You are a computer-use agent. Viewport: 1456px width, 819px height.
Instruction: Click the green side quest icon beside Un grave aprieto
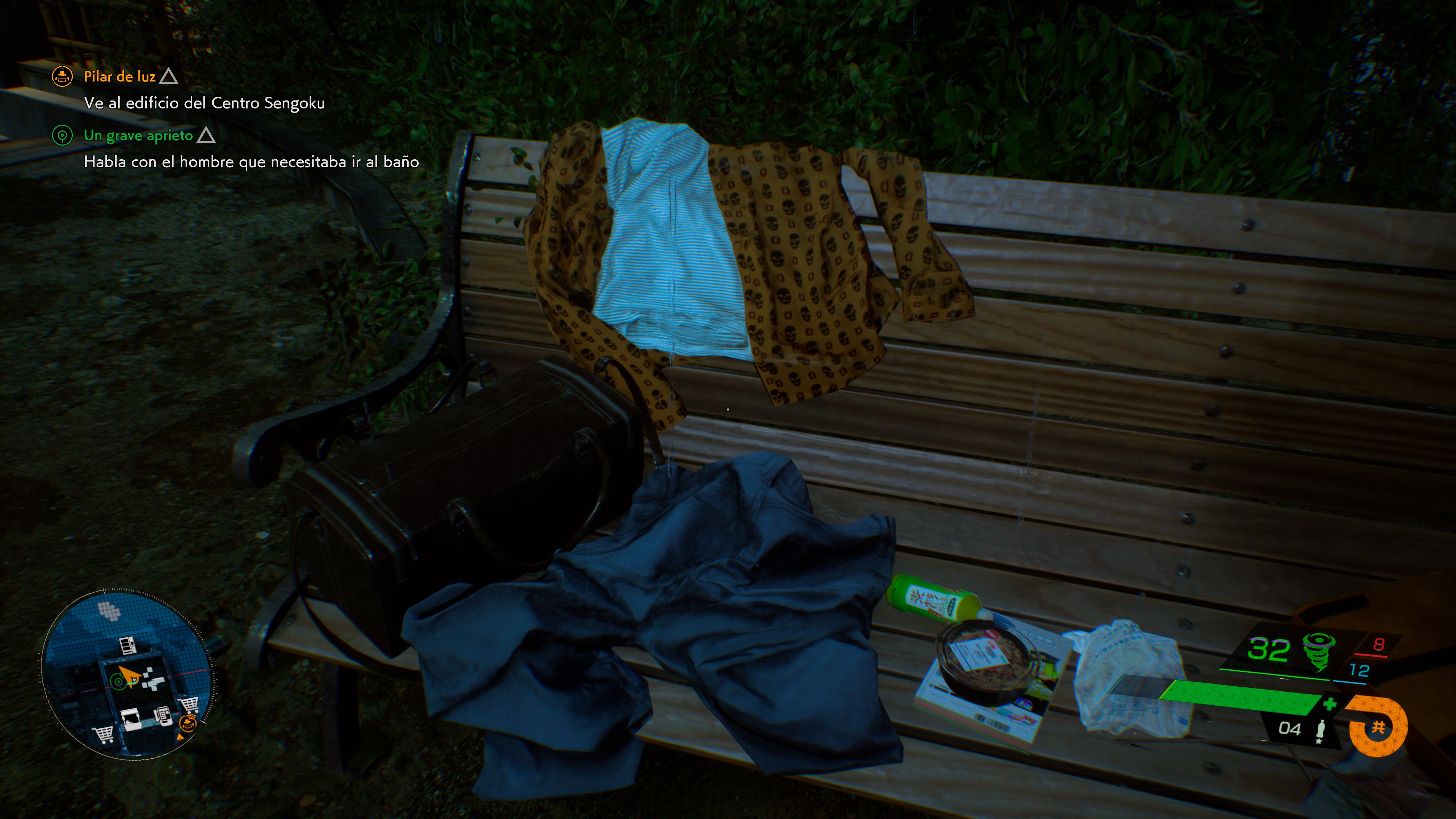[x=62, y=136]
